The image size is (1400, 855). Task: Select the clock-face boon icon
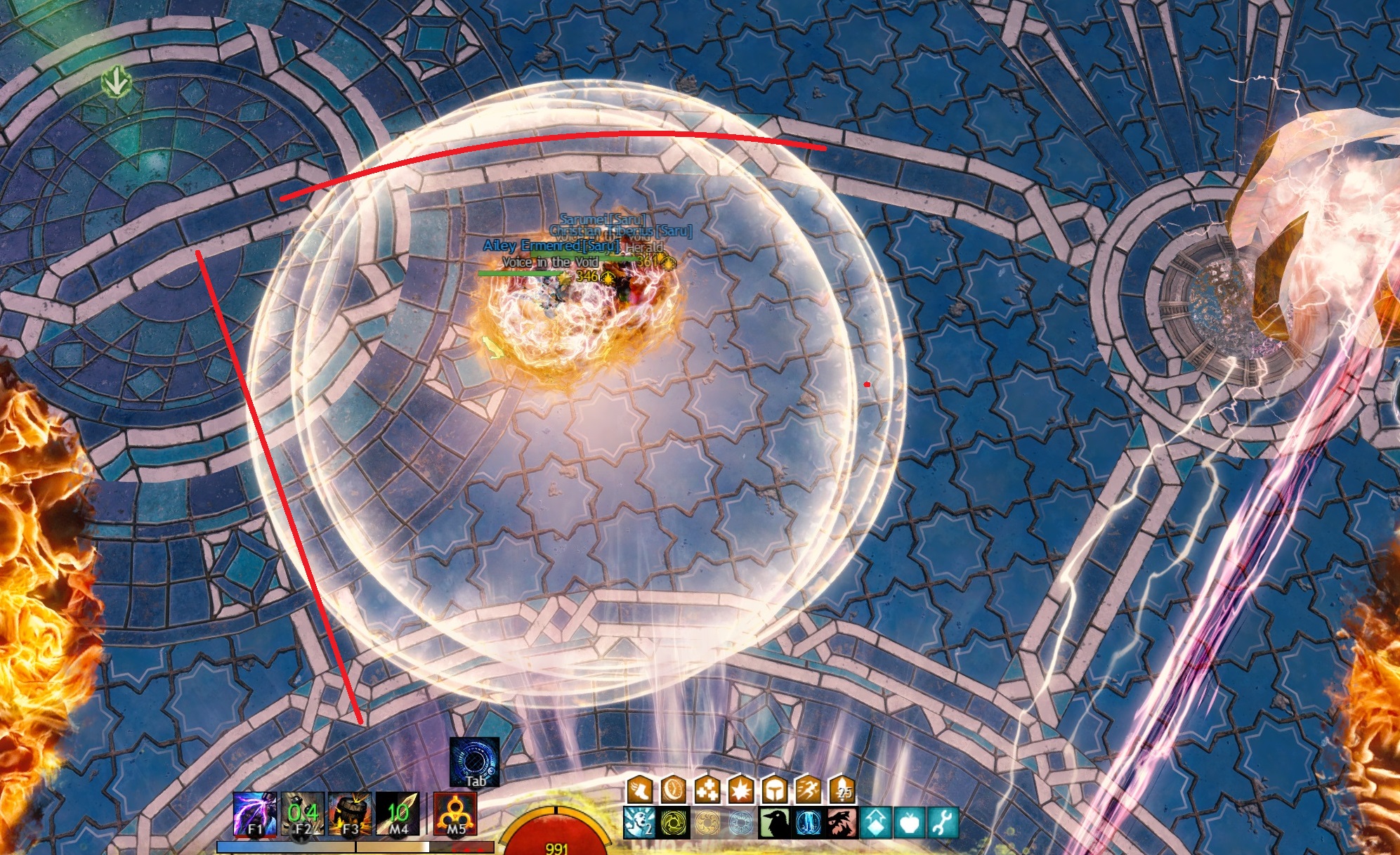(674, 790)
